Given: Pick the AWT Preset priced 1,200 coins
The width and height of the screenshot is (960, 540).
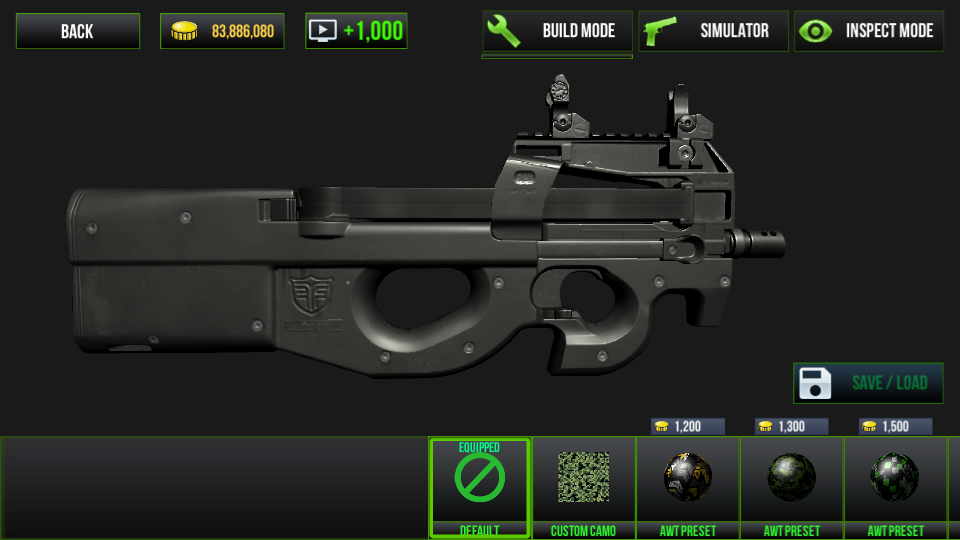Looking at the screenshot, I should coord(688,487).
